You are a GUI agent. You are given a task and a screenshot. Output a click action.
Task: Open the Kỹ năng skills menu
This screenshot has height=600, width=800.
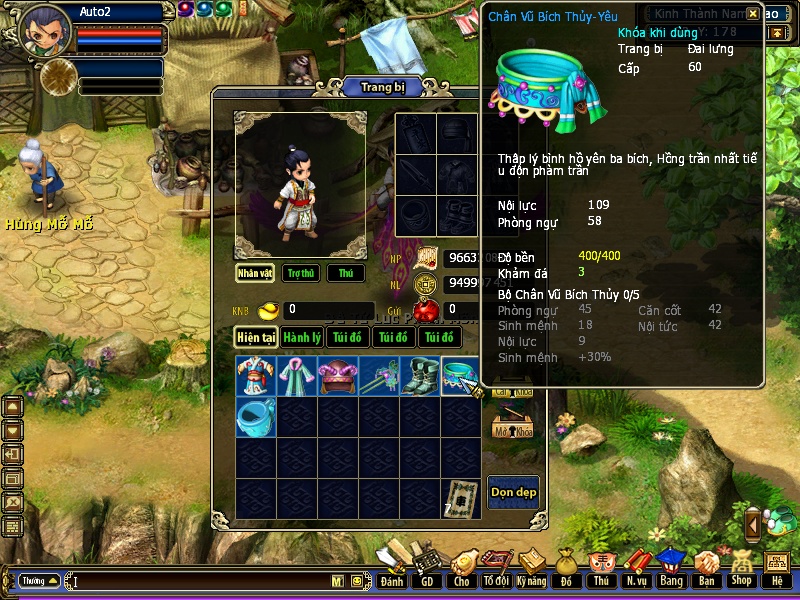(x=533, y=569)
